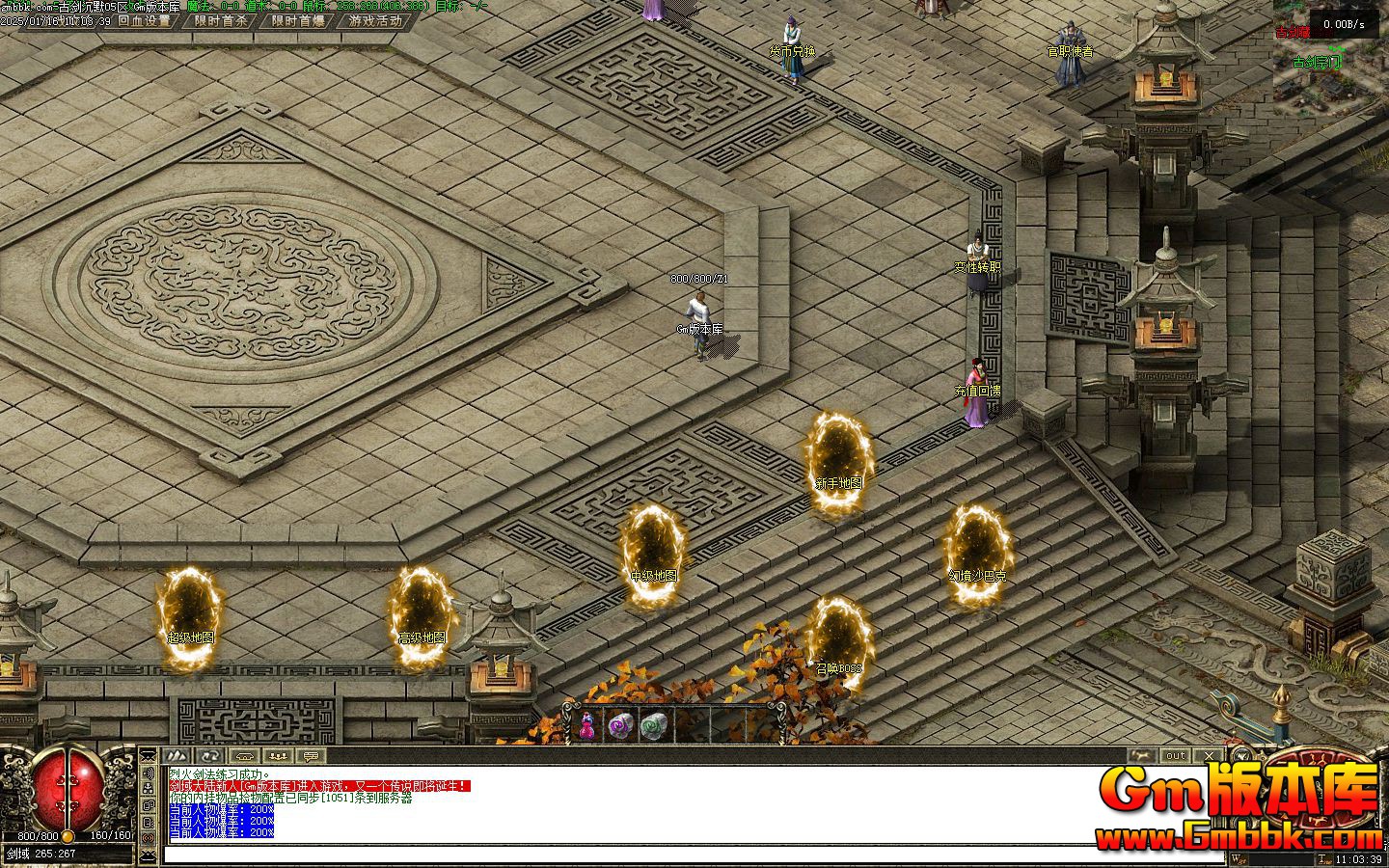The height and width of the screenshot is (868, 1389).
Task: Open the minimap
Action: 1331,53
